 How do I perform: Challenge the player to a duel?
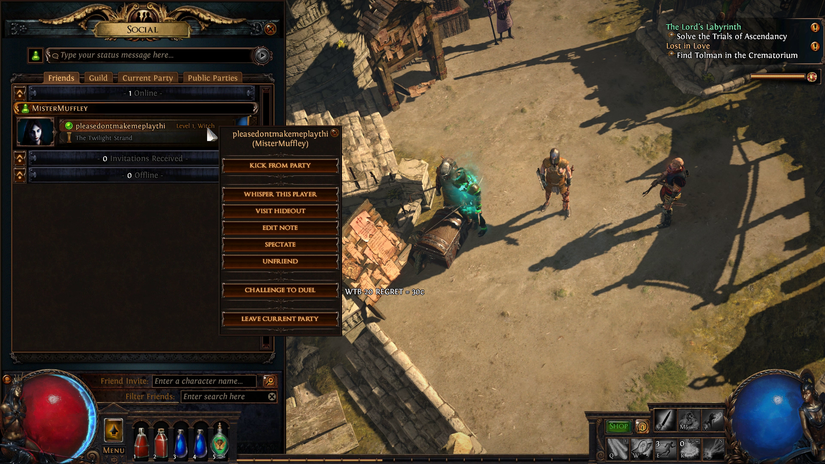[x=280, y=290]
